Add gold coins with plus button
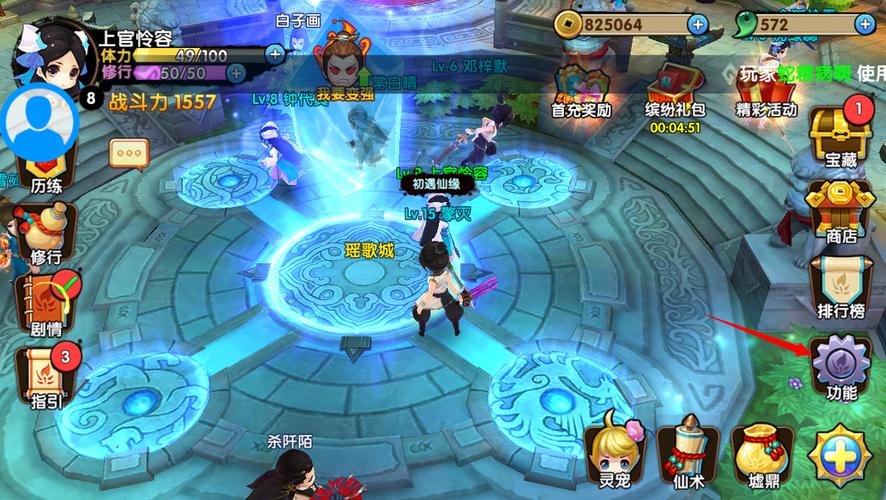 697,23
